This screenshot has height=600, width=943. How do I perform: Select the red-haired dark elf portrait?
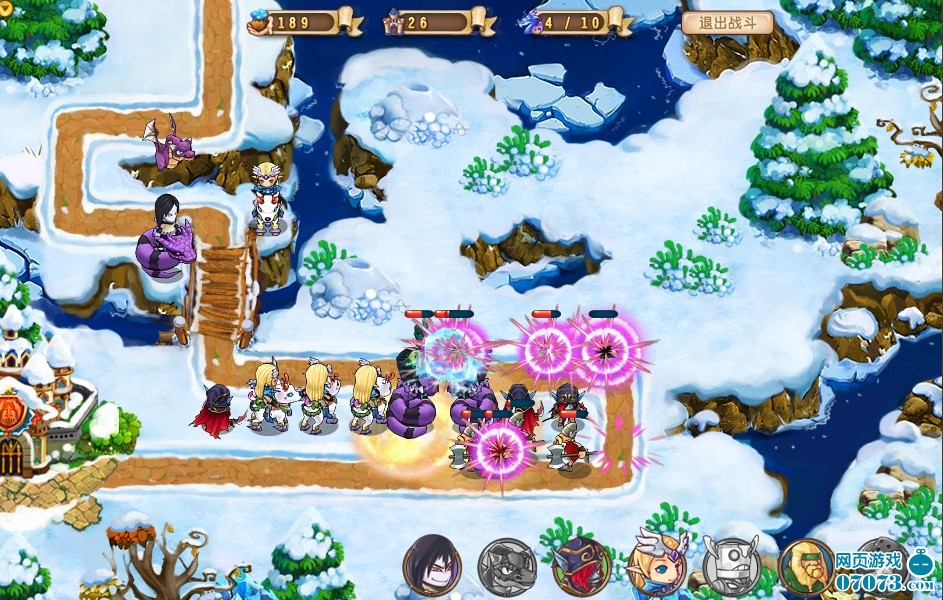(582, 567)
